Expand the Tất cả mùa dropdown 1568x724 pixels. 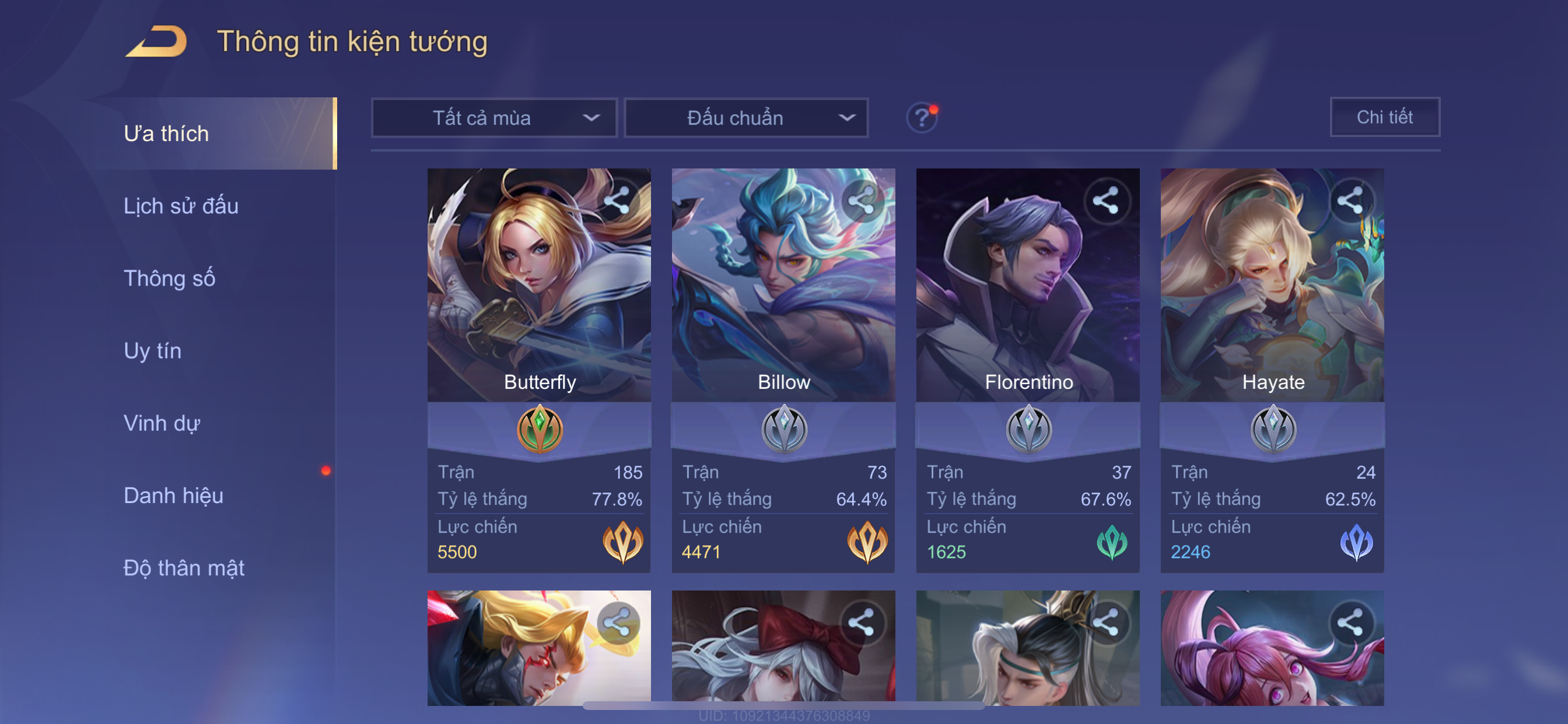pos(494,117)
